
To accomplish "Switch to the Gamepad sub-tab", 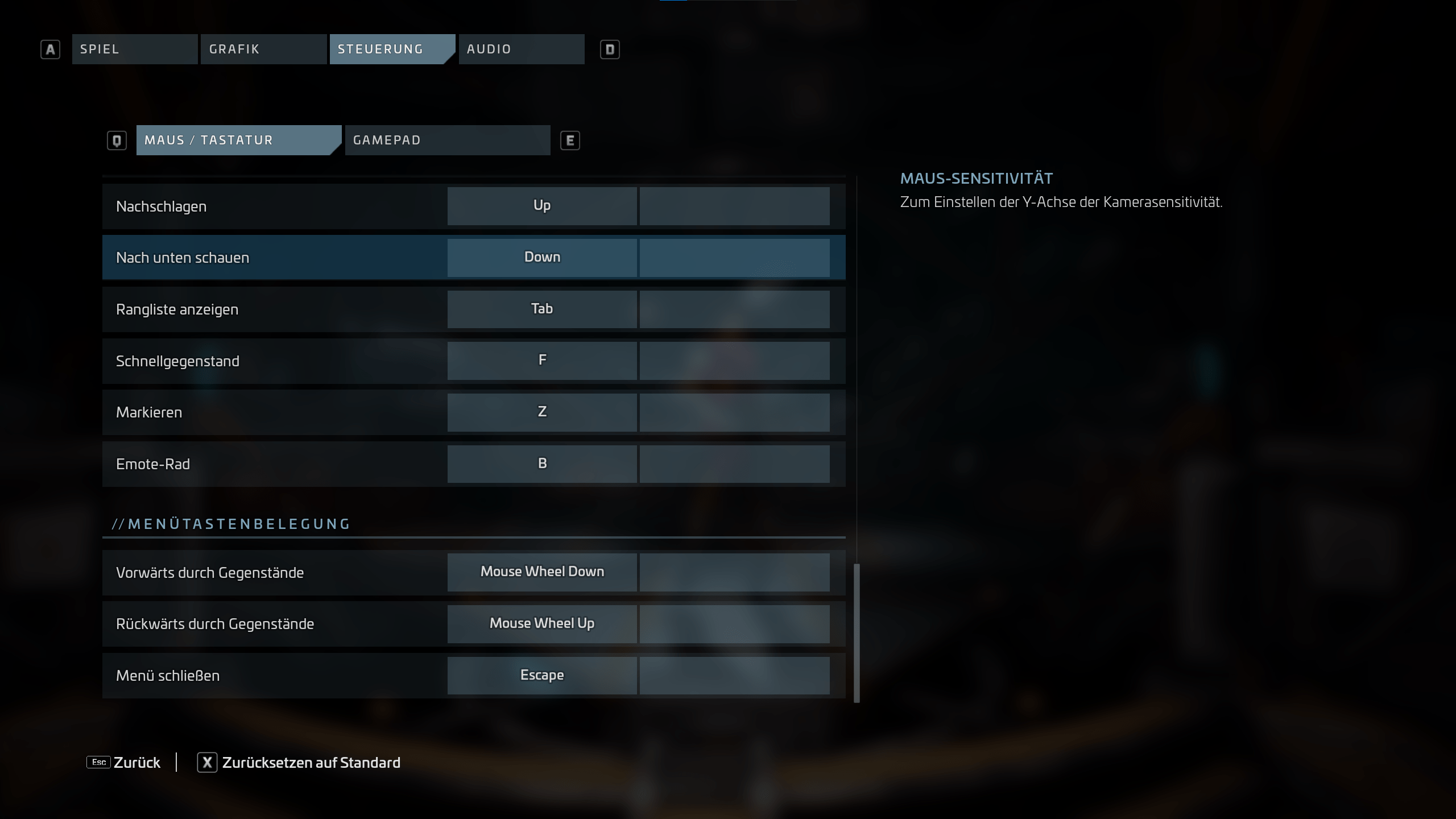I will click(x=447, y=140).
